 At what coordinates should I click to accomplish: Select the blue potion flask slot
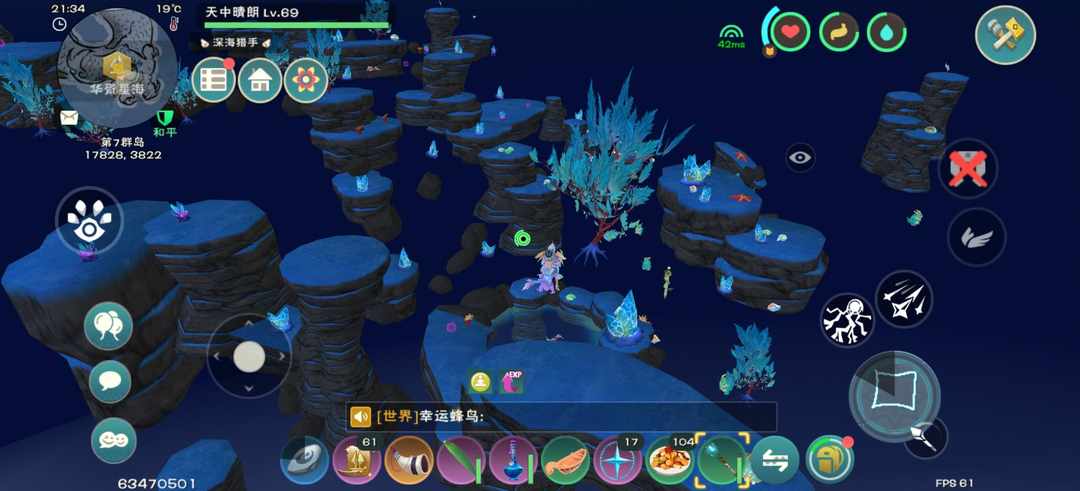pyautogui.click(x=513, y=461)
